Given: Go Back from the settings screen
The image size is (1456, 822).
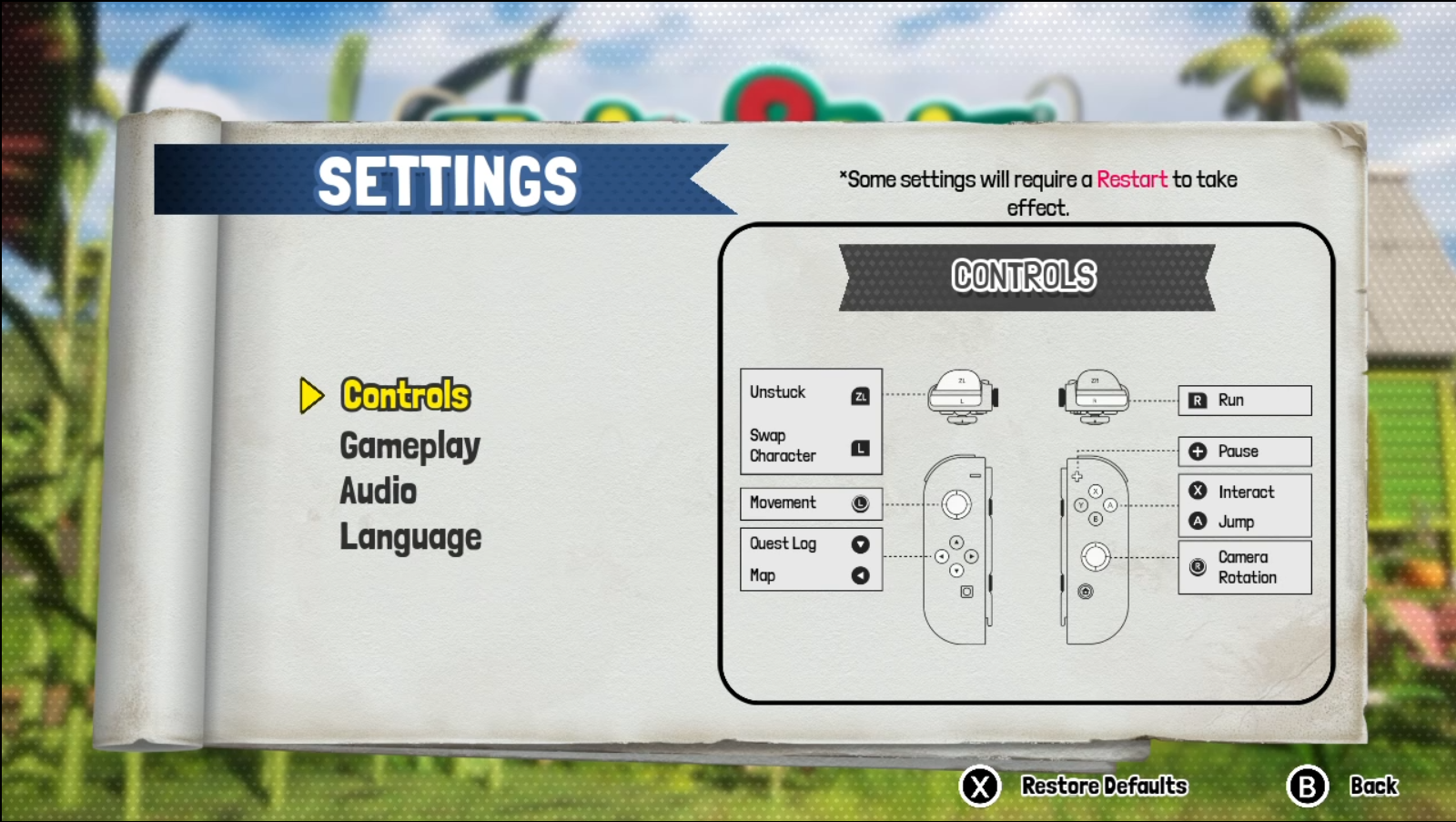Looking at the screenshot, I should click(1372, 786).
